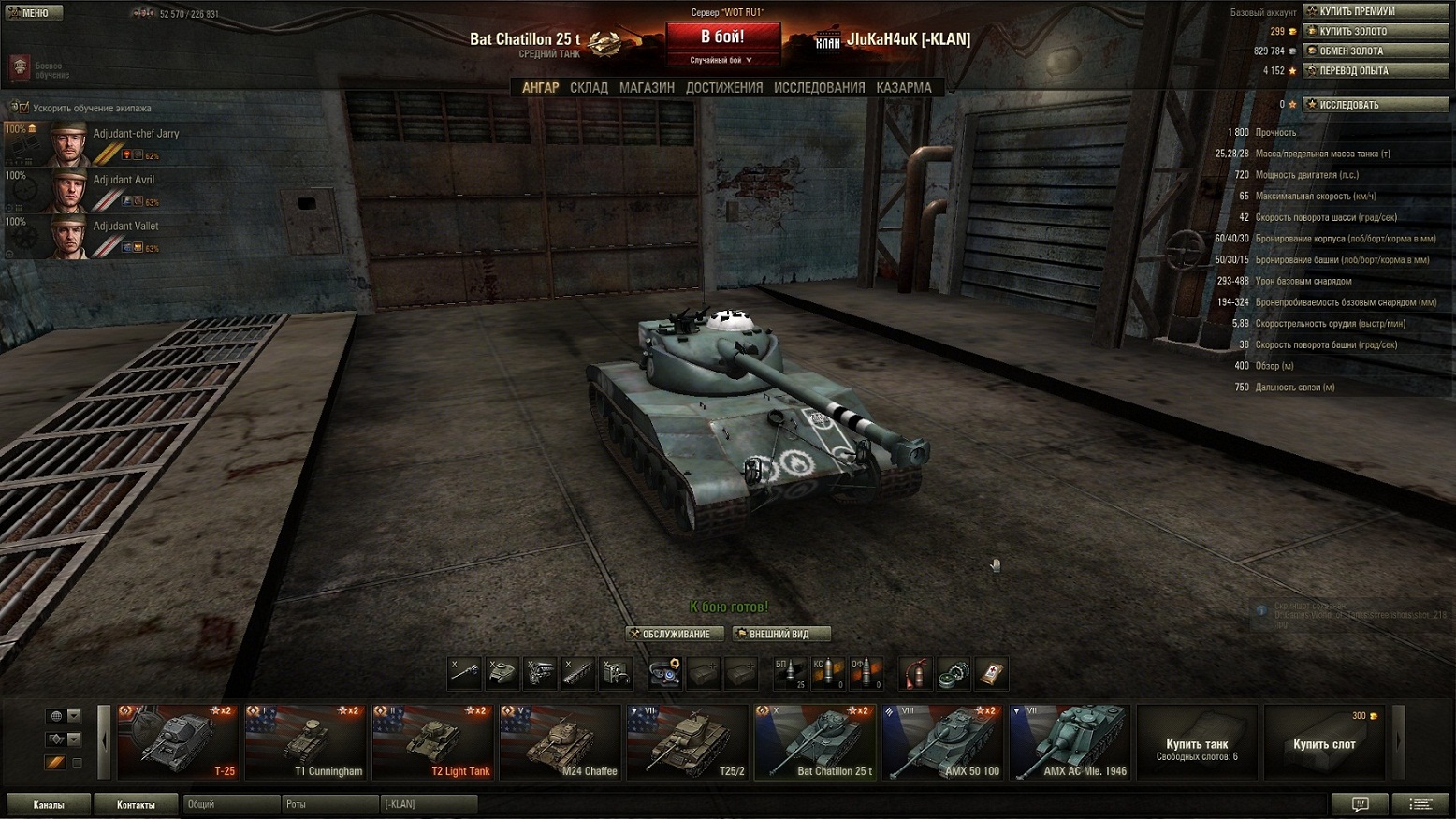The height and width of the screenshot is (819, 1456).
Task: Choose the T1 Cunningham tank slot
Action: click(304, 742)
